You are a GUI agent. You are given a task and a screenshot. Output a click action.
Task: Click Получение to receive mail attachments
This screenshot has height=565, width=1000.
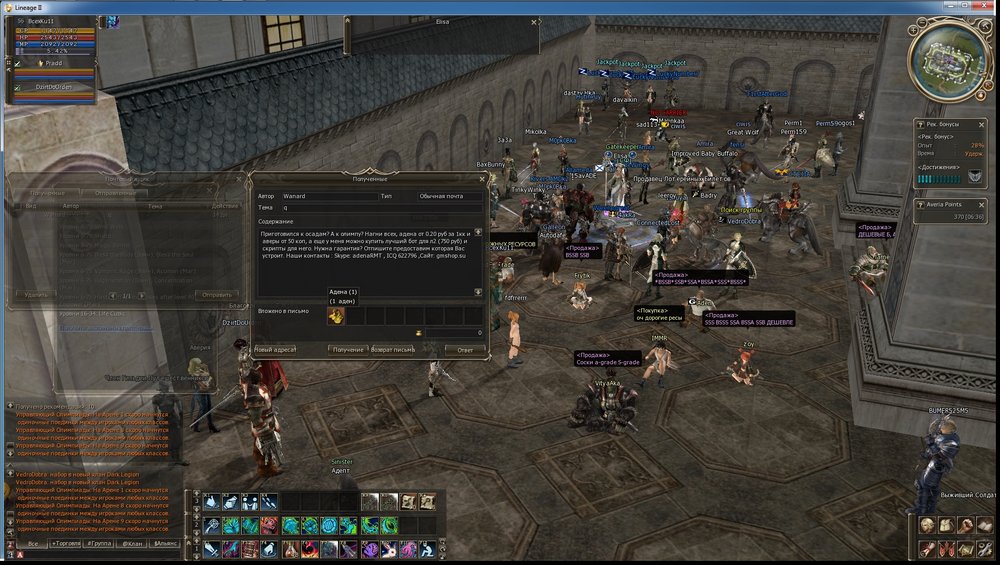point(348,350)
